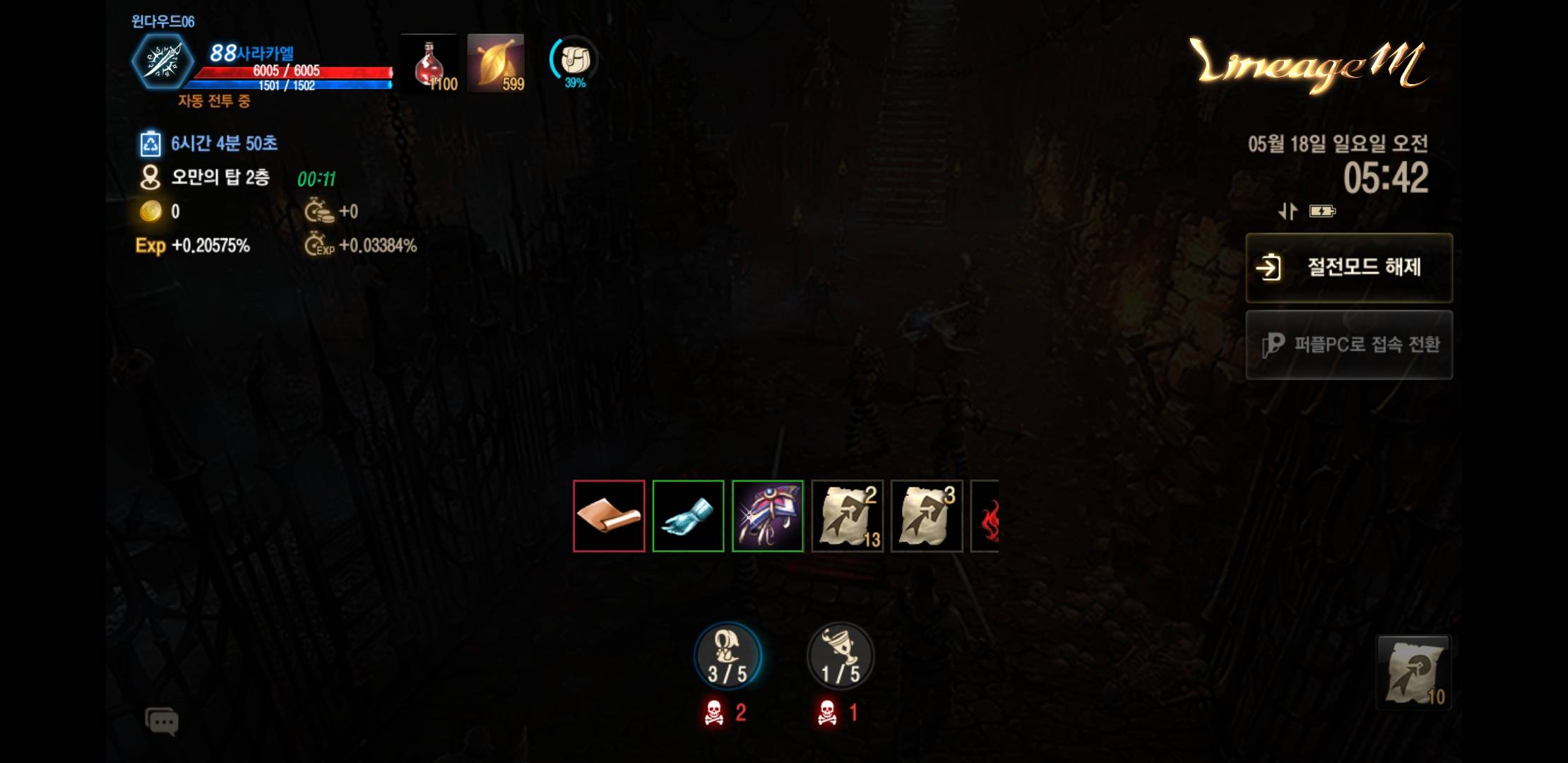Open the chat bubble icon
Image resolution: width=1568 pixels, height=763 pixels.
(x=162, y=721)
